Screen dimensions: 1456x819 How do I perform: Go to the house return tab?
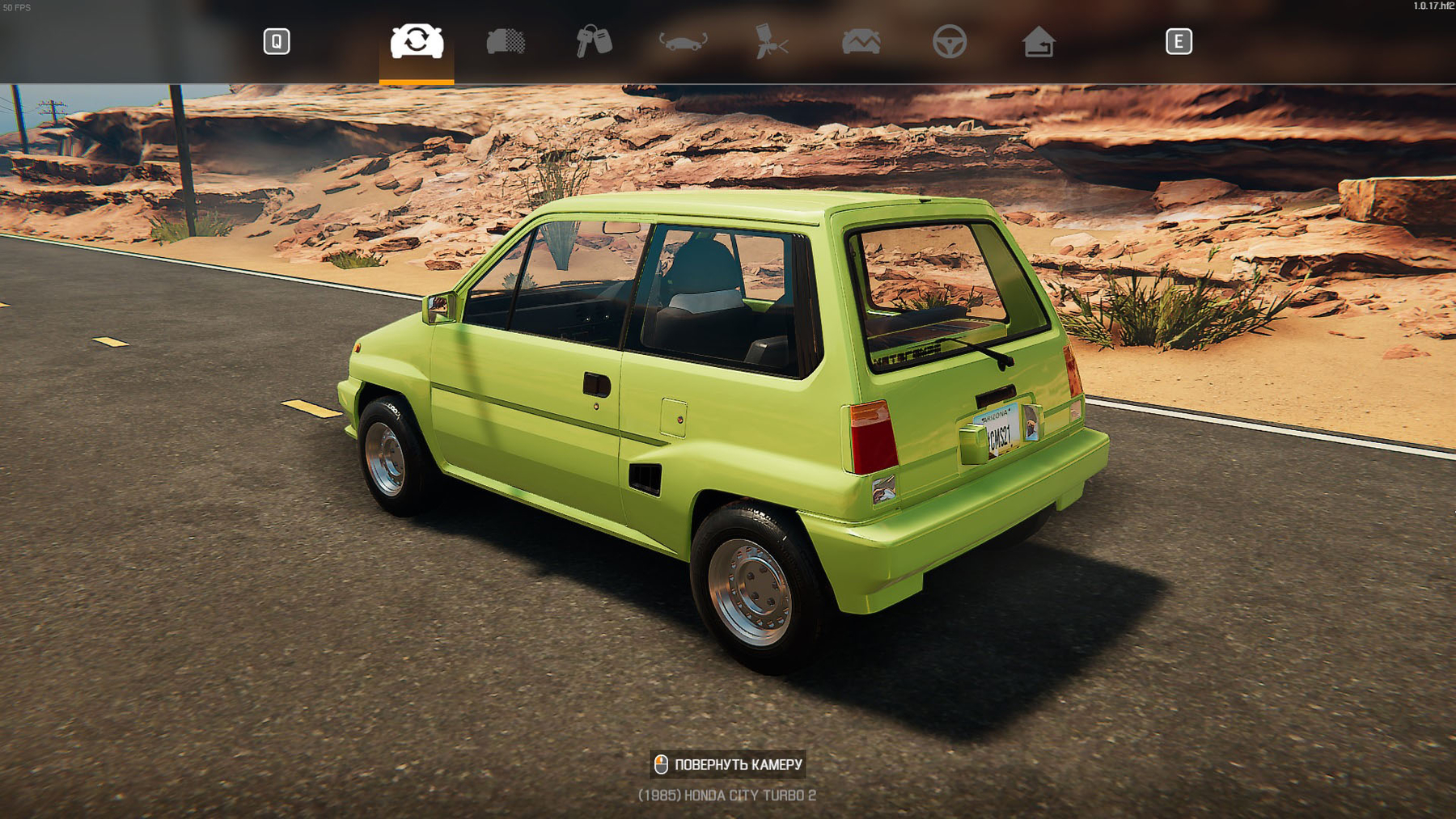1038,41
